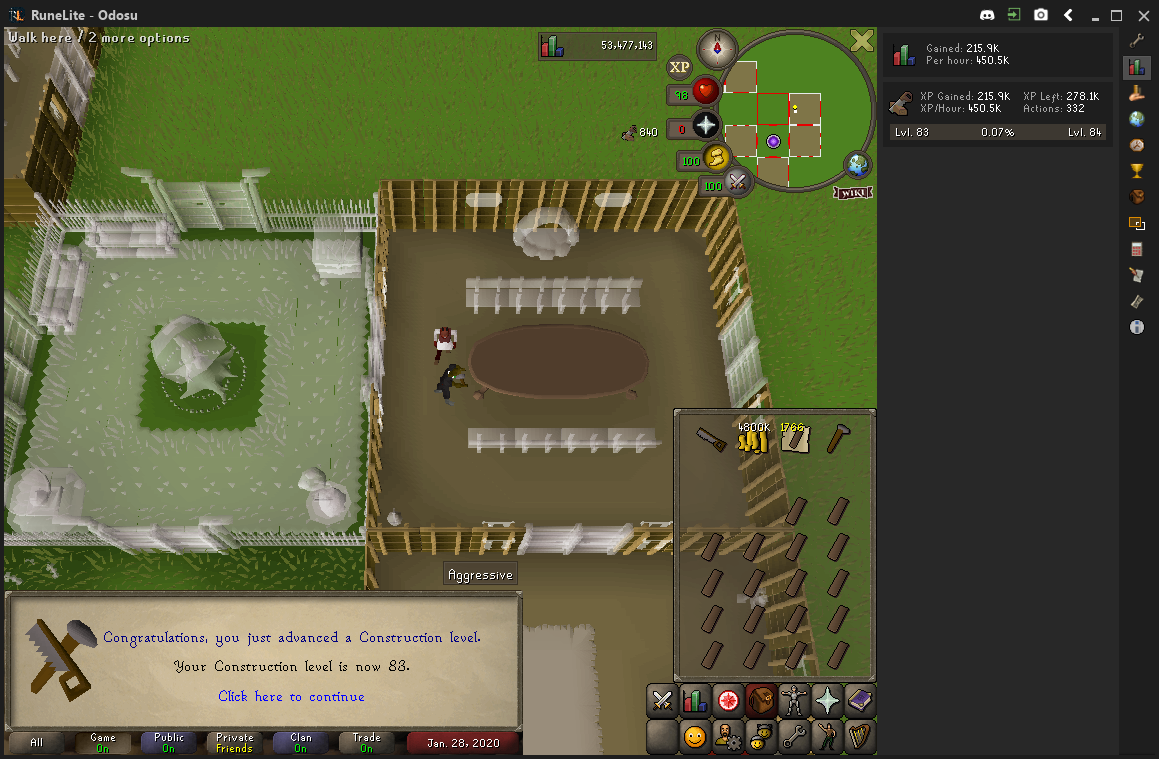
Task: Toggle the XP drops orb
Action: tap(680, 67)
